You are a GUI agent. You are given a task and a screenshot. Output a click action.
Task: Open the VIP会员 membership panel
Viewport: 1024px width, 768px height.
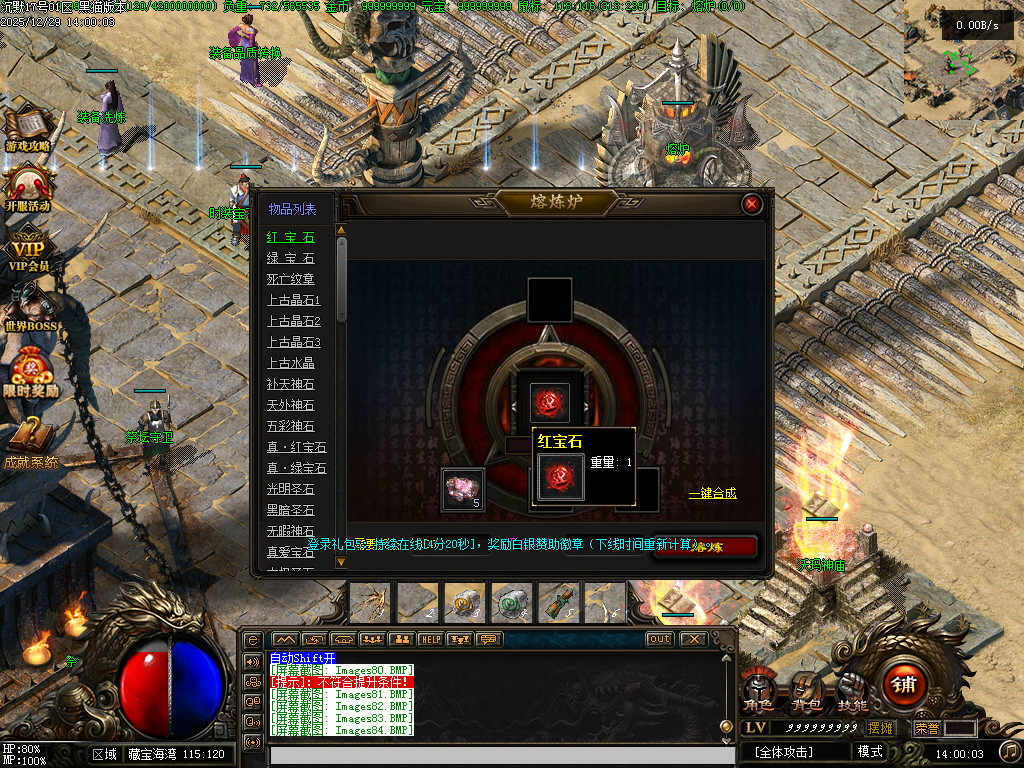[x=28, y=250]
